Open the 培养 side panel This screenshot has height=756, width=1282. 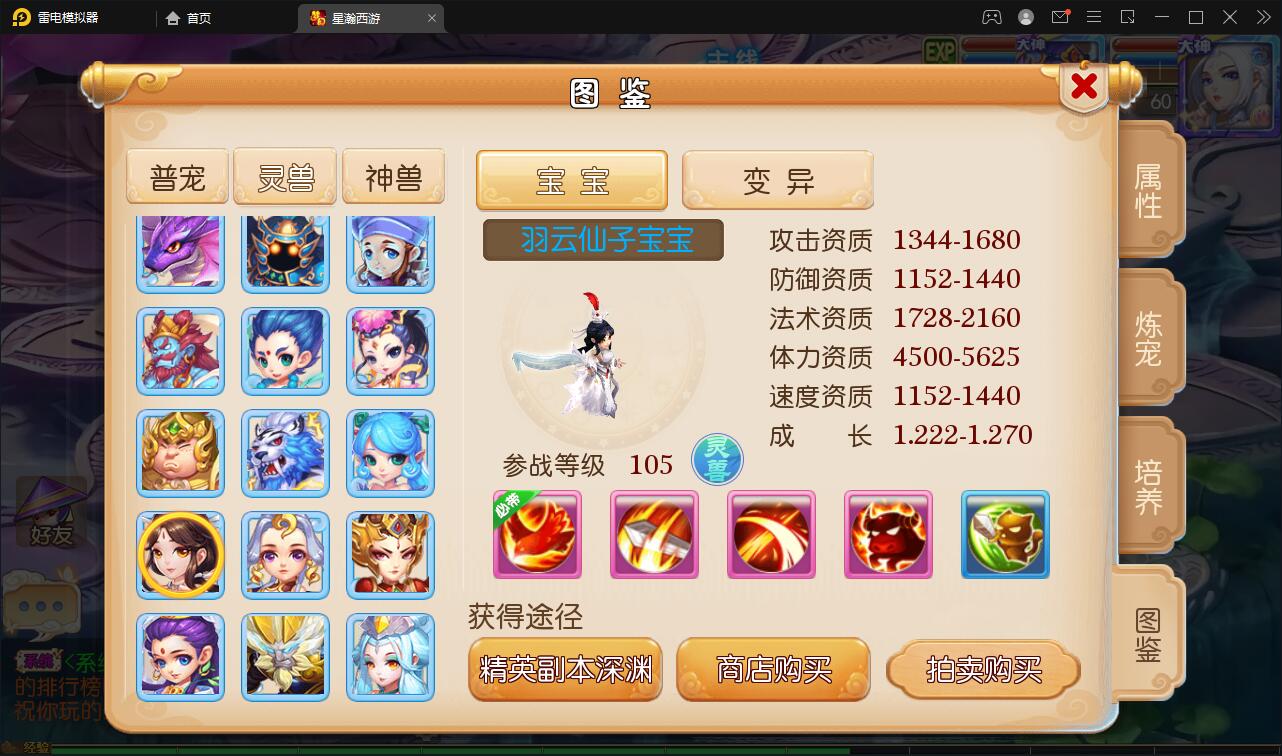[1146, 485]
